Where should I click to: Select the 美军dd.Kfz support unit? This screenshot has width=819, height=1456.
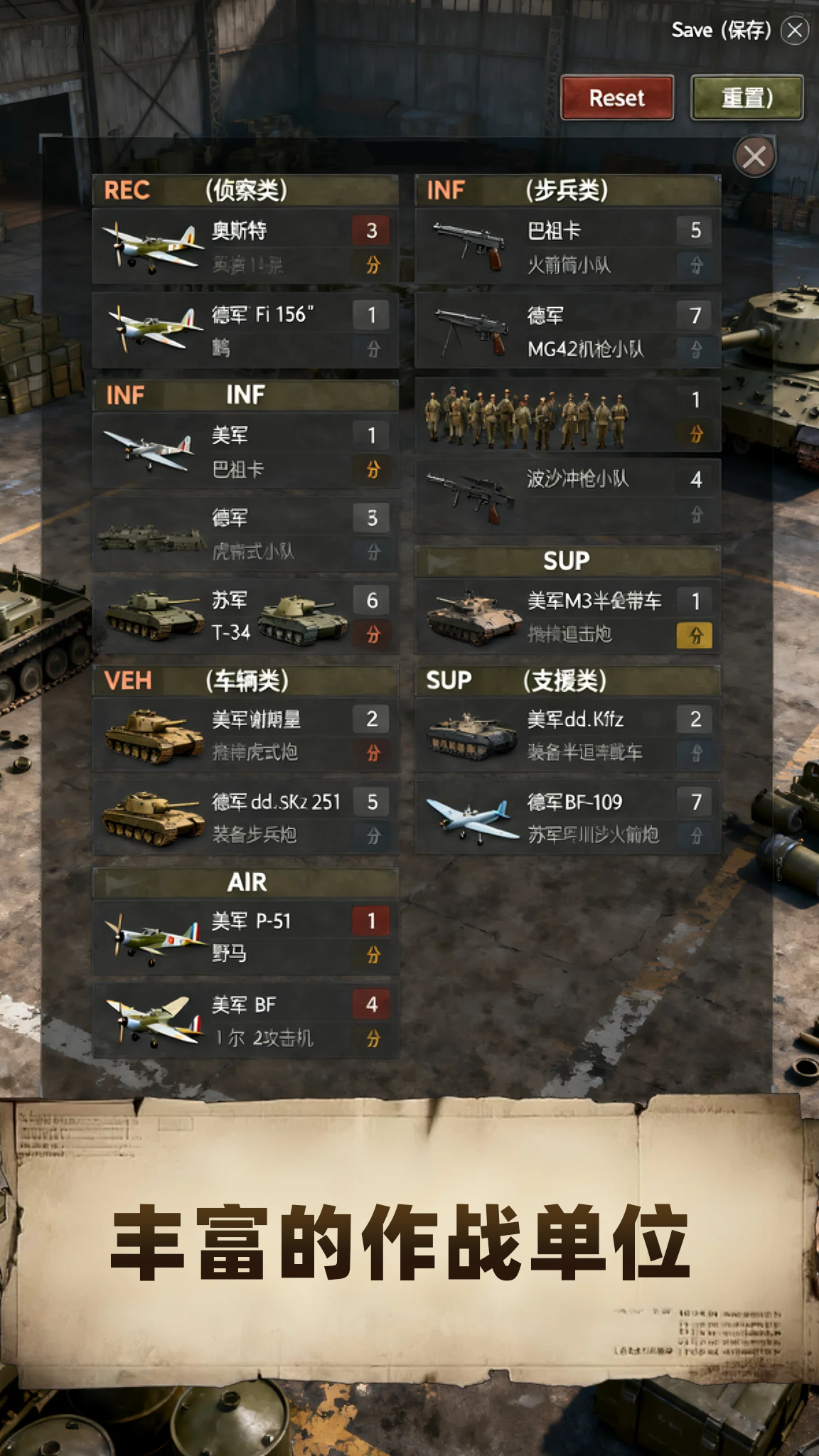point(567,735)
